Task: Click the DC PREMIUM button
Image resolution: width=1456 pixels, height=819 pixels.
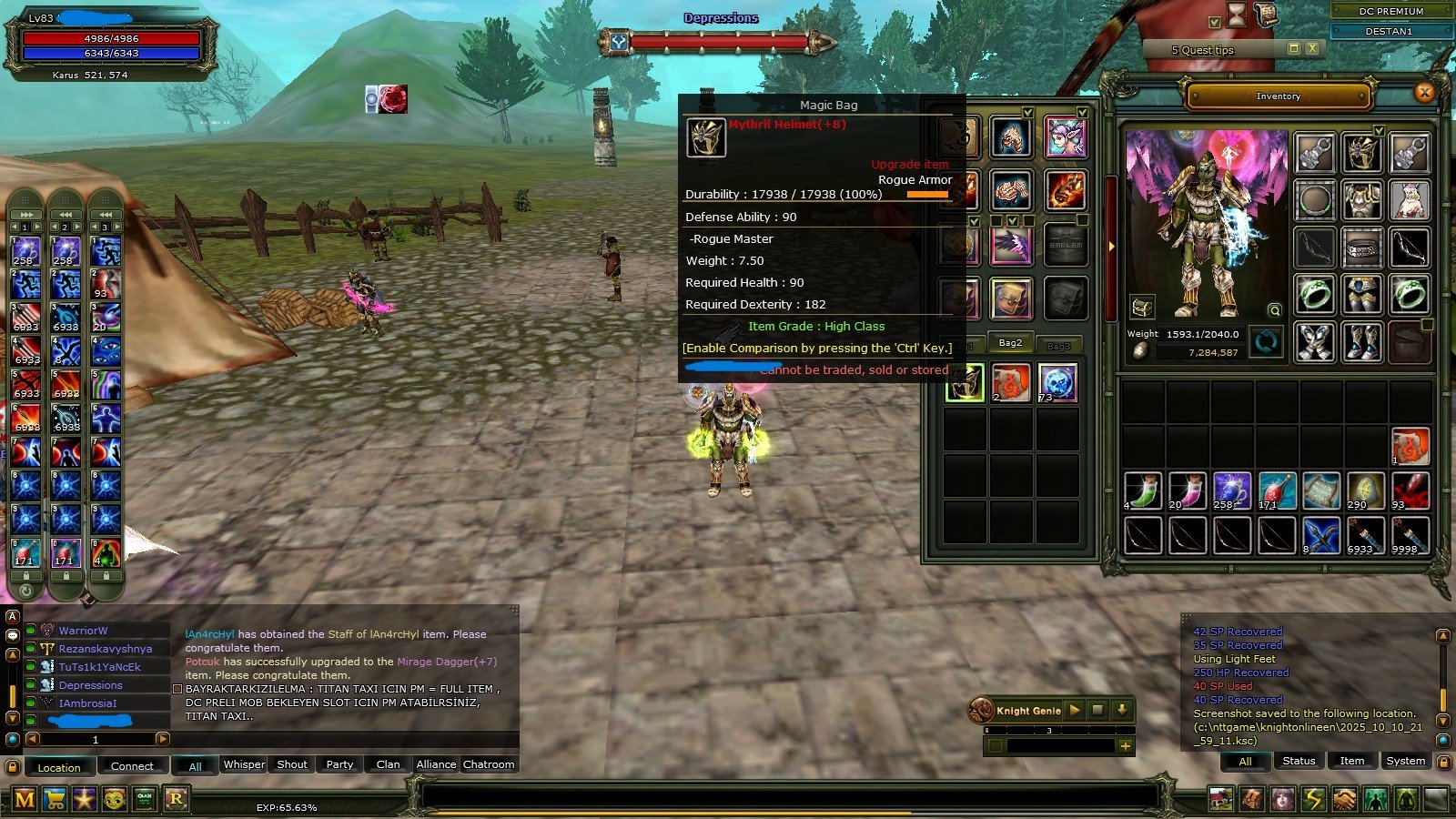Action: 1390,11
